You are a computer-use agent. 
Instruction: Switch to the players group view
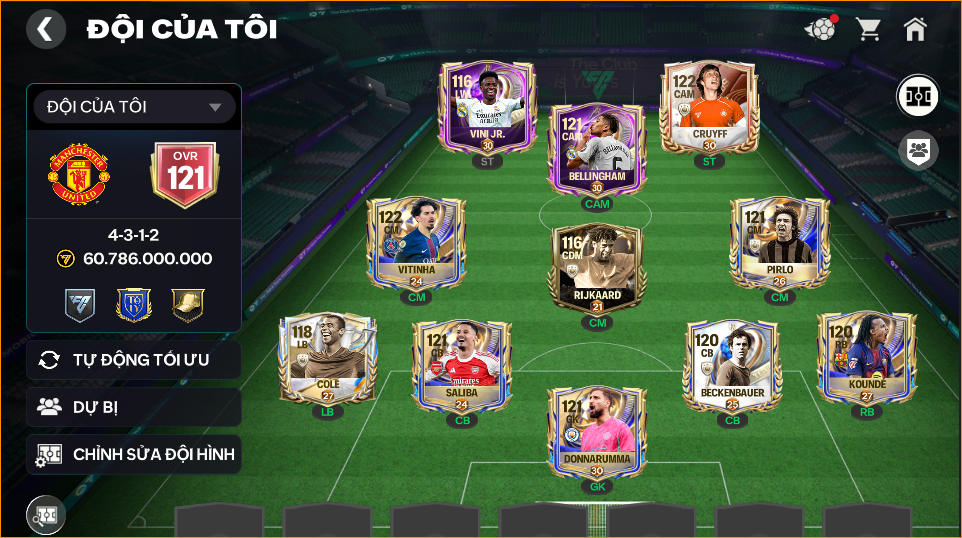(917, 151)
